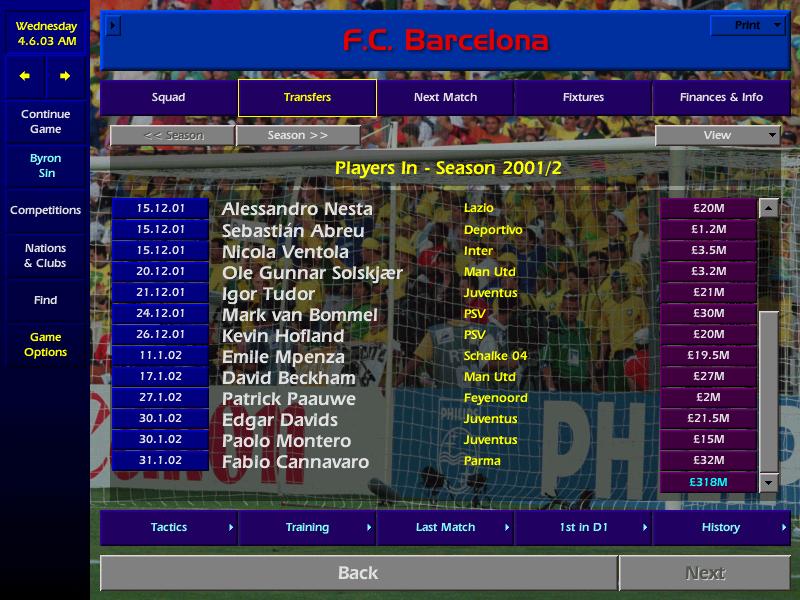
Task: Select the David Beckham transfer row
Action: (x=289, y=378)
